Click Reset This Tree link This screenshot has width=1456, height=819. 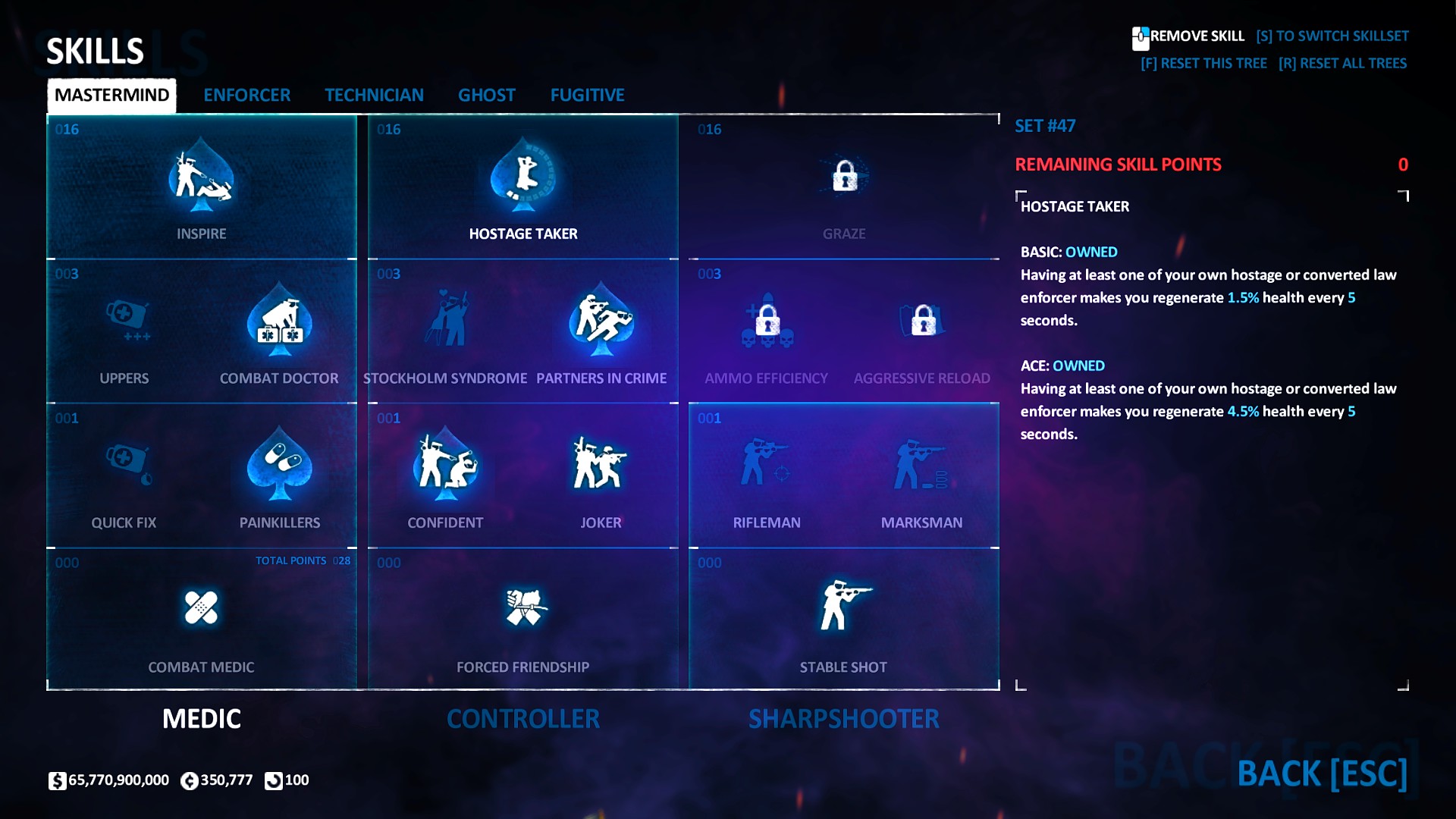pyautogui.click(x=1203, y=64)
